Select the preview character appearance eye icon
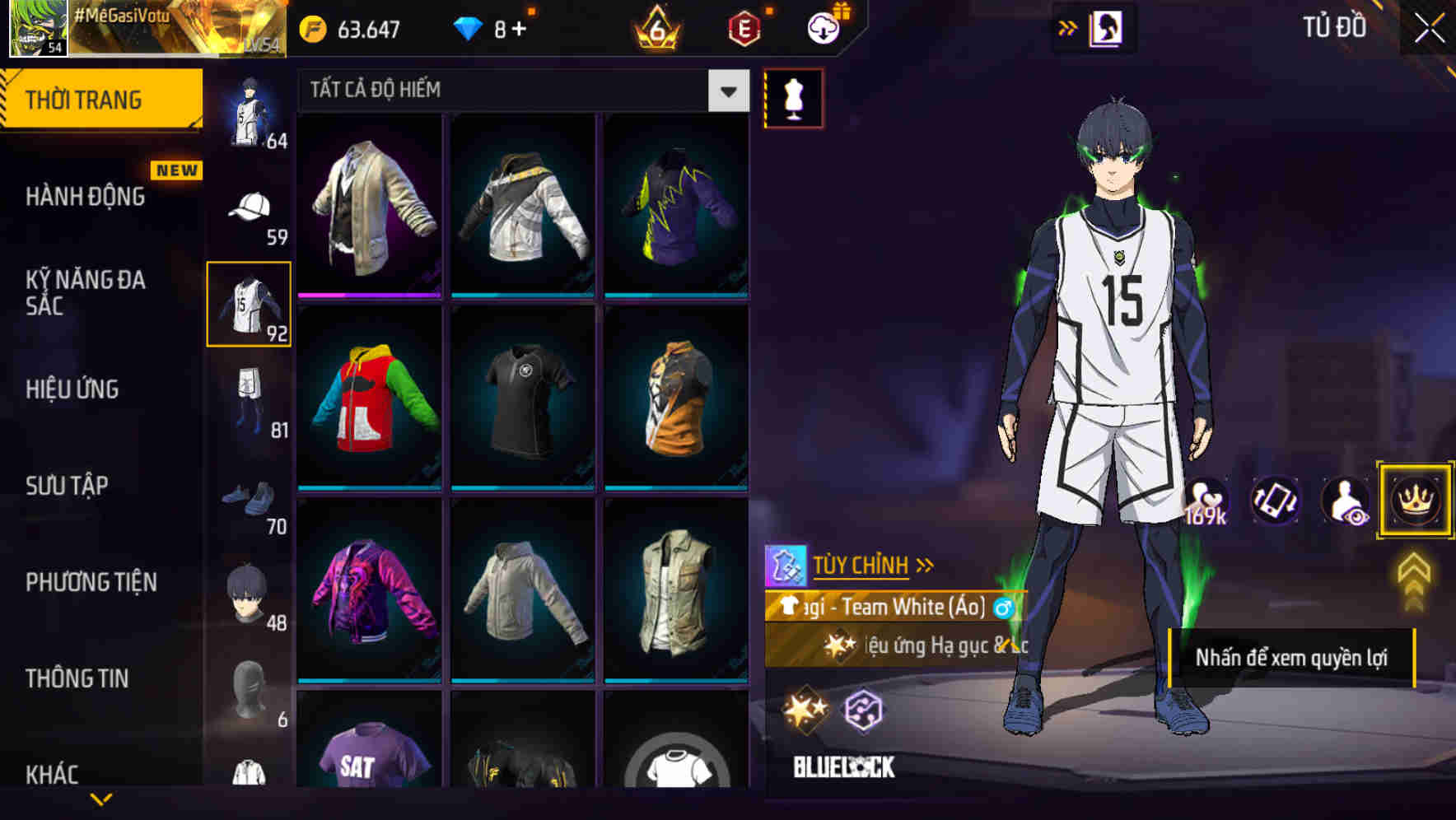 click(x=1343, y=501)
